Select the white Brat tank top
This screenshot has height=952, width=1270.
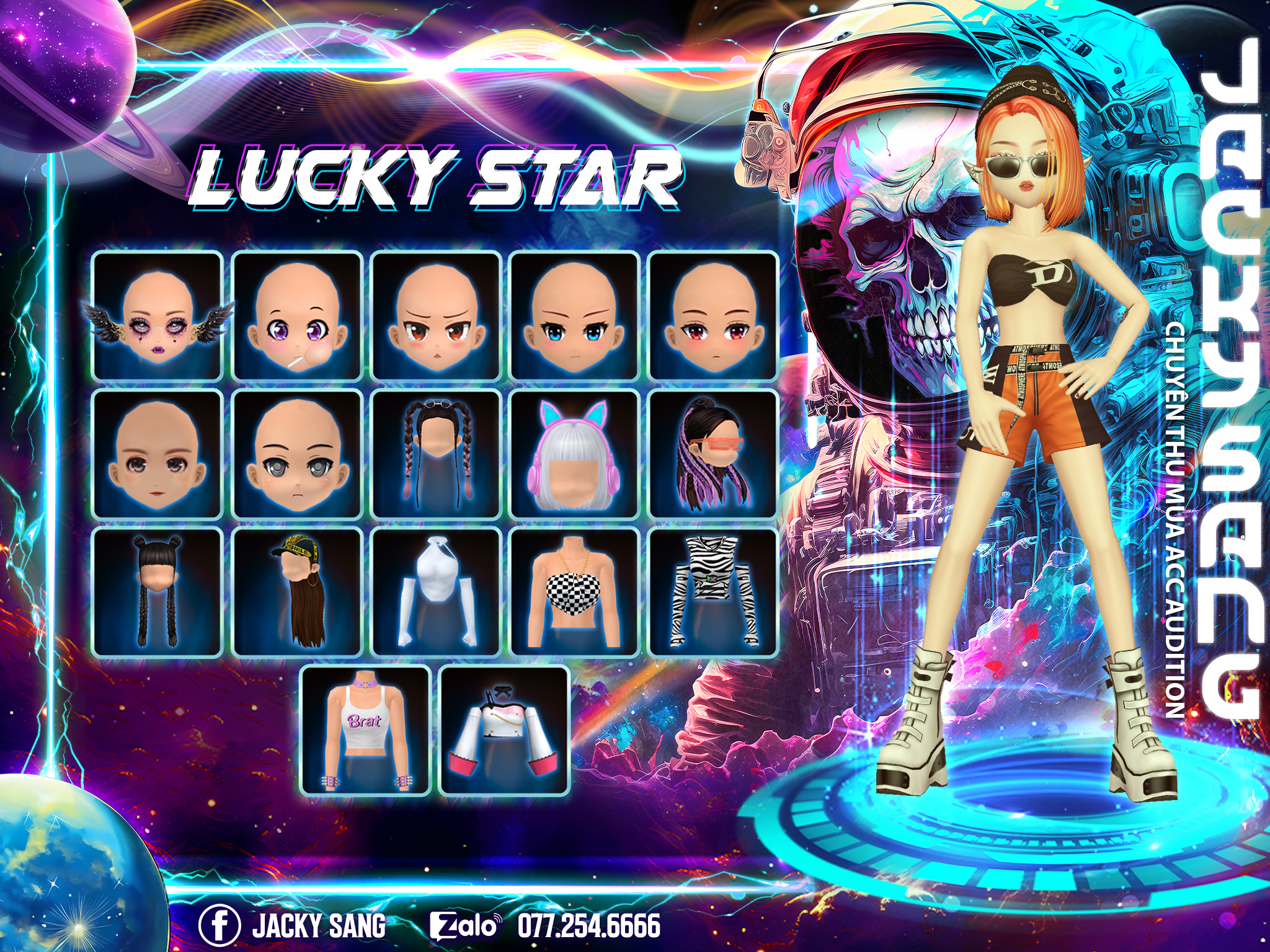[366, 731]
